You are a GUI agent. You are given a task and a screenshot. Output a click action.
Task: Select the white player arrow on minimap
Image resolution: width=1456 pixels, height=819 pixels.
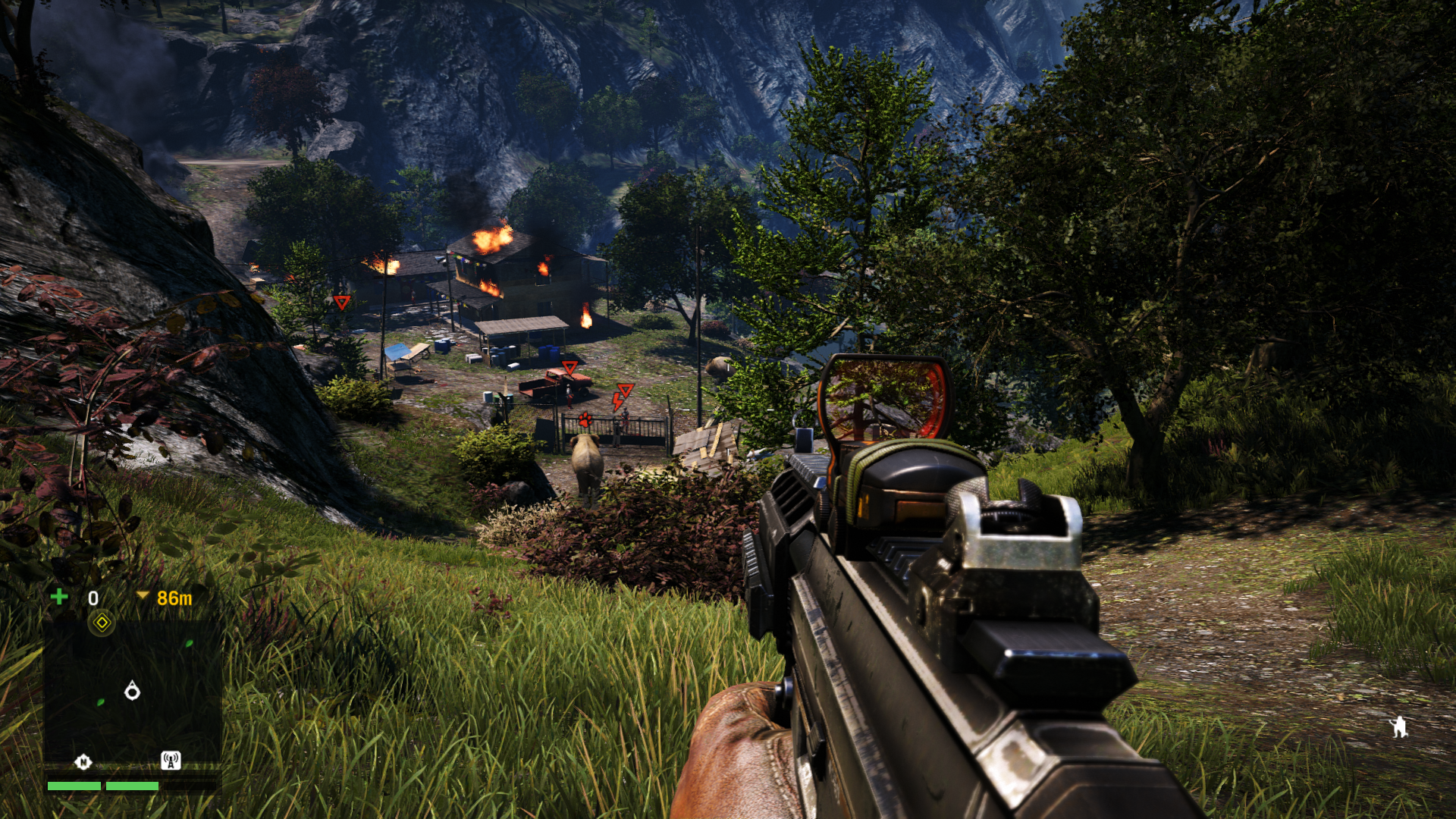(132, 691)
